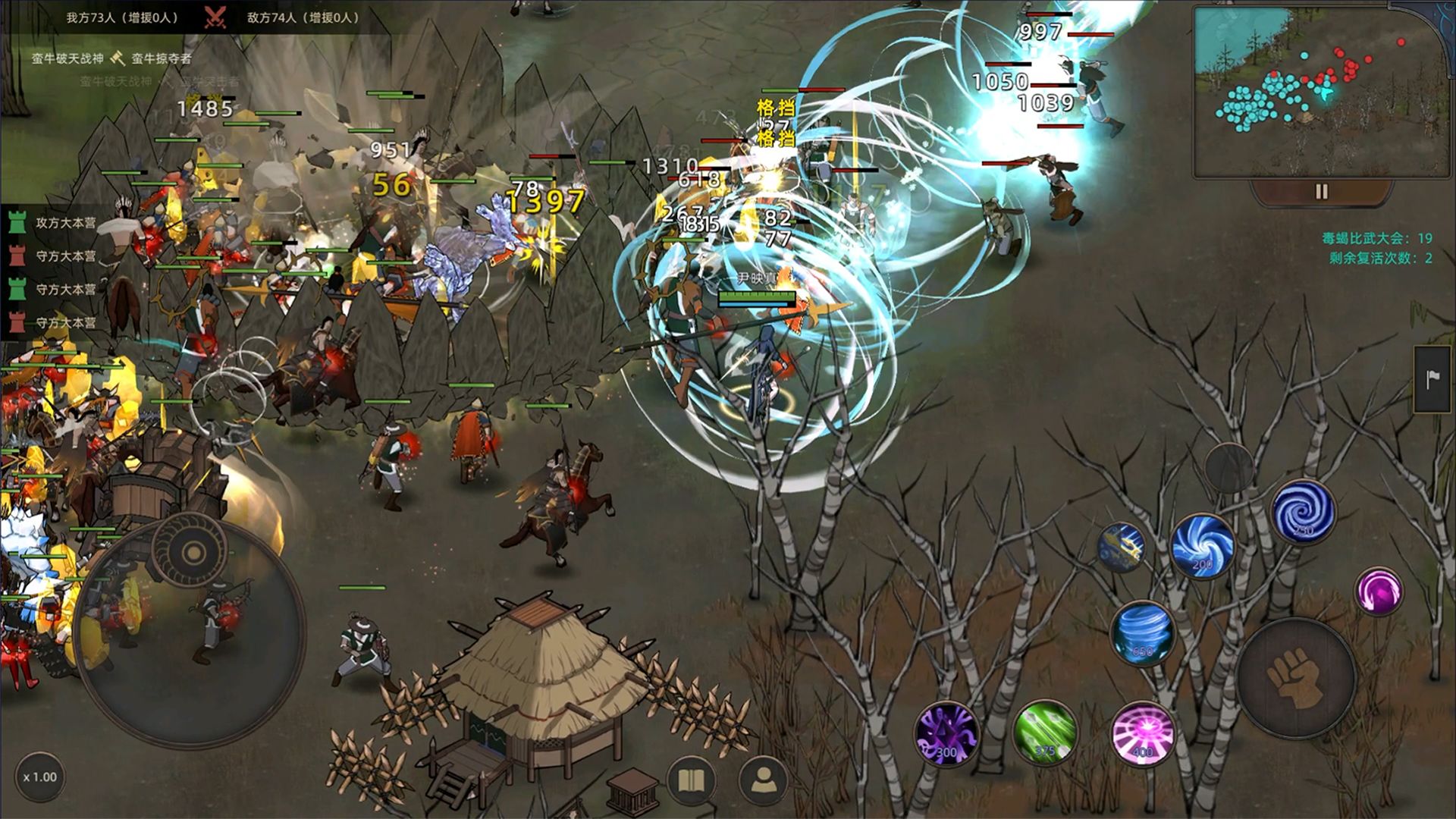Toggle the x 1.00 game speed button

point(39,777)
